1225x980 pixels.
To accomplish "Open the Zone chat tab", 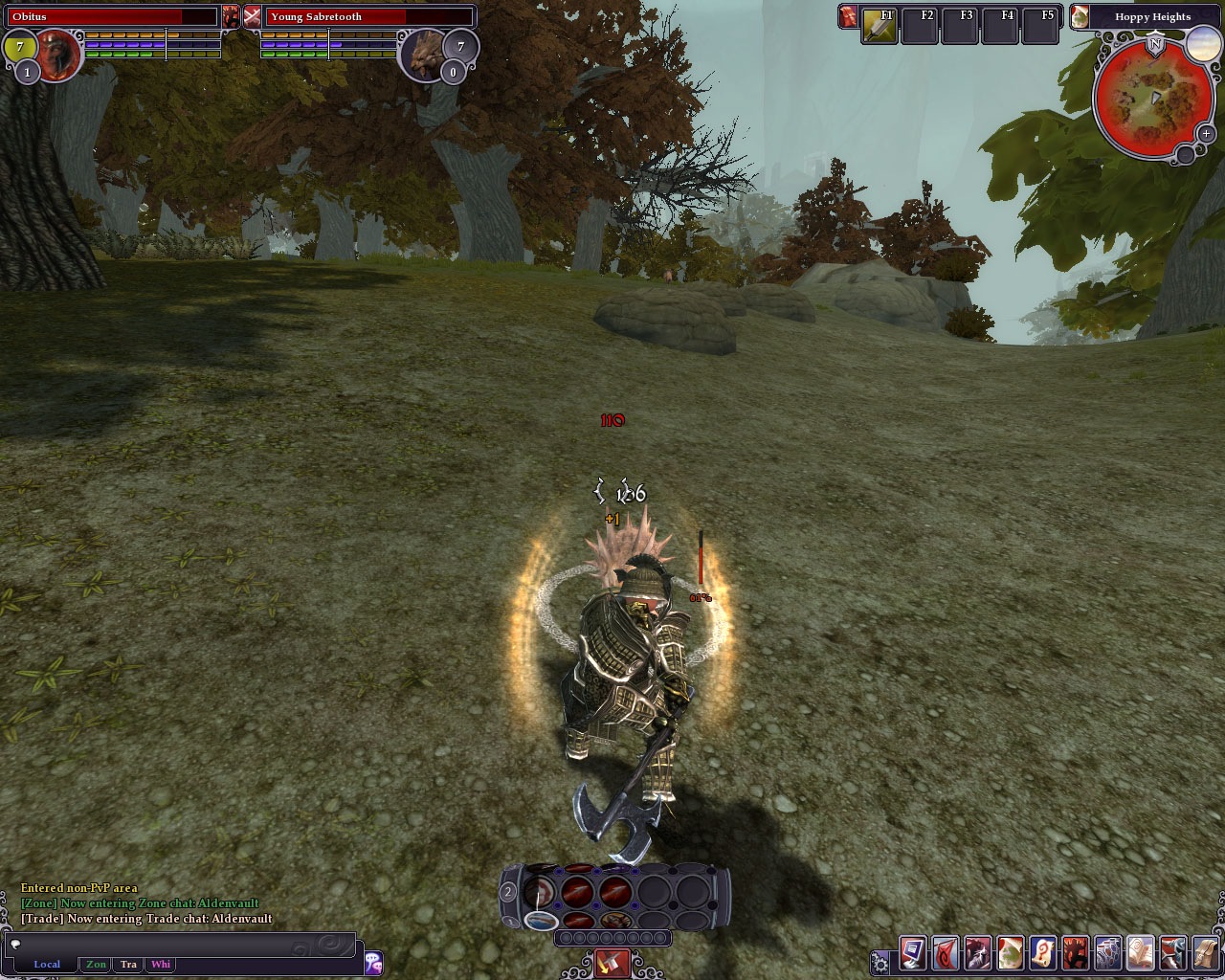I will pos(96,965).
